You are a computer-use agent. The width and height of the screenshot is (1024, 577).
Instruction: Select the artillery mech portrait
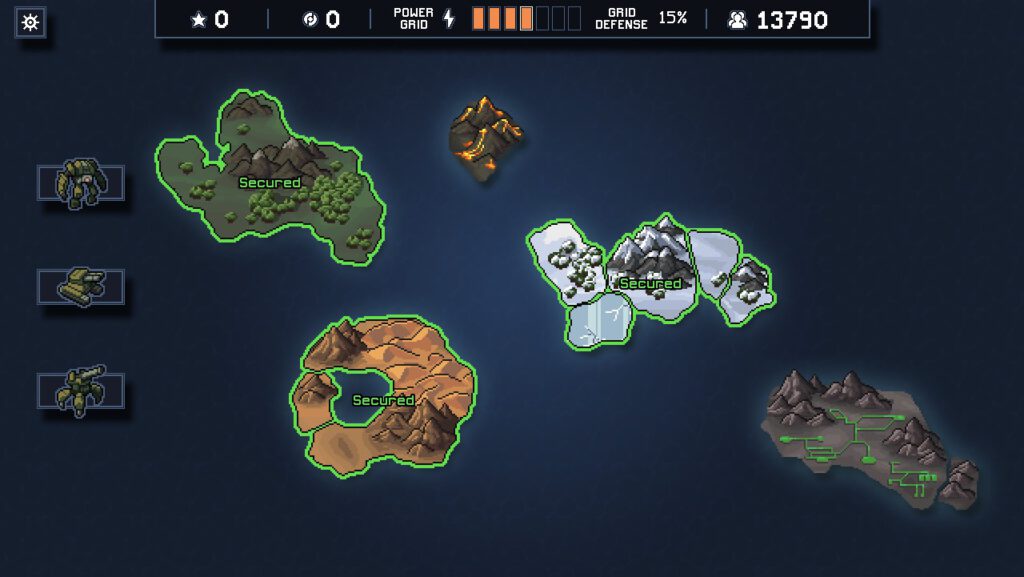pyautogui.click(x=81, y=390)
